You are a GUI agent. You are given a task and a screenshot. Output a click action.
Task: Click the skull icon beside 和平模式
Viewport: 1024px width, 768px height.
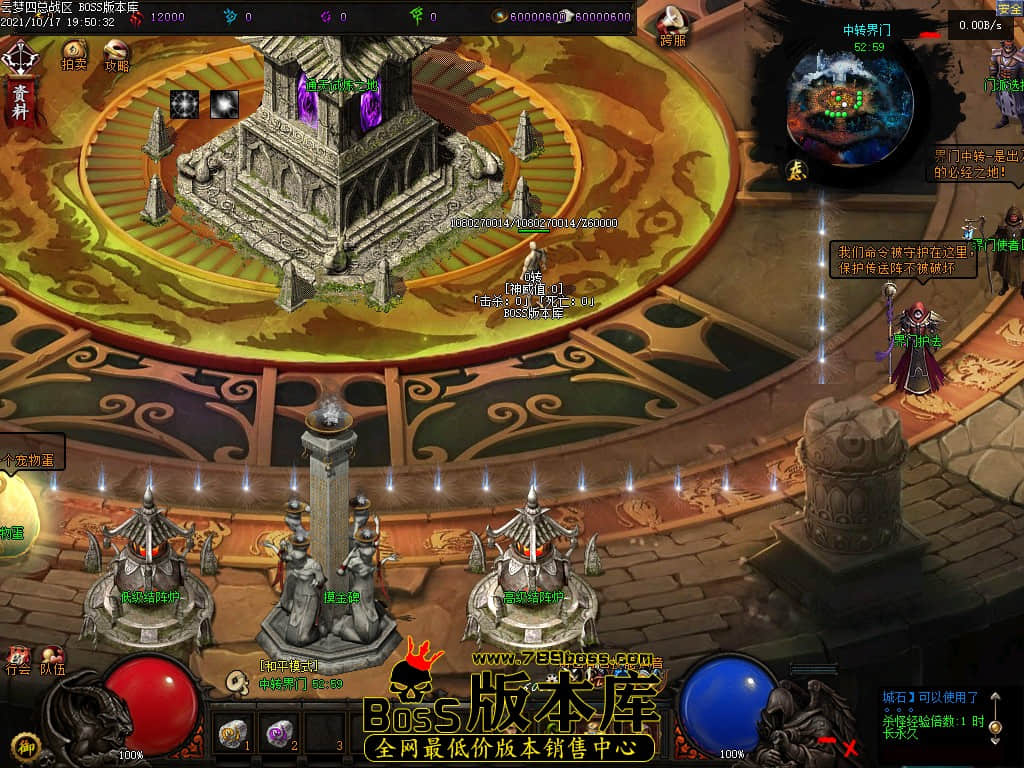pos(238,682)
